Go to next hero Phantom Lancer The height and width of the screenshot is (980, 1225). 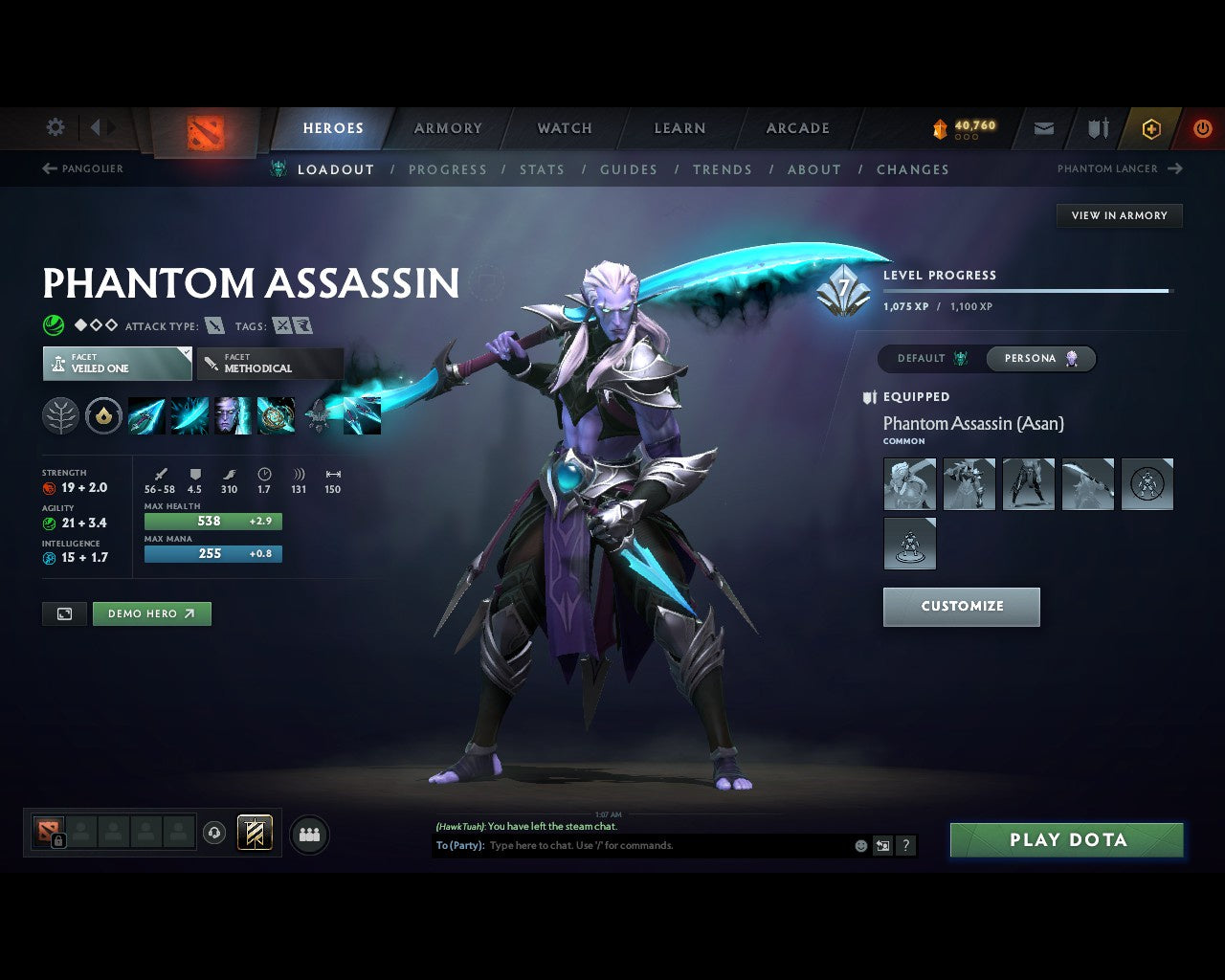[x=1119, y=168]
